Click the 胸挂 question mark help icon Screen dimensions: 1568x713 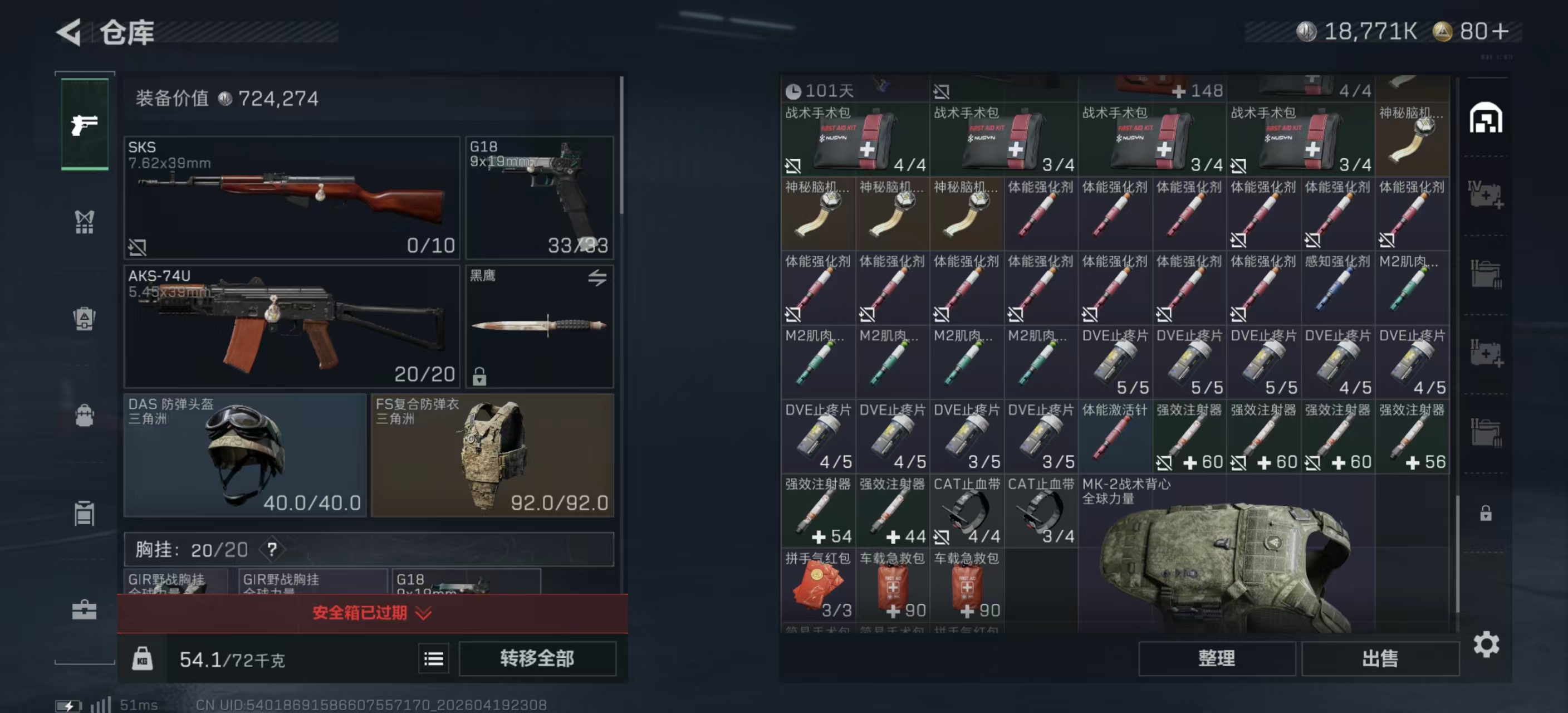pos(272,550)
